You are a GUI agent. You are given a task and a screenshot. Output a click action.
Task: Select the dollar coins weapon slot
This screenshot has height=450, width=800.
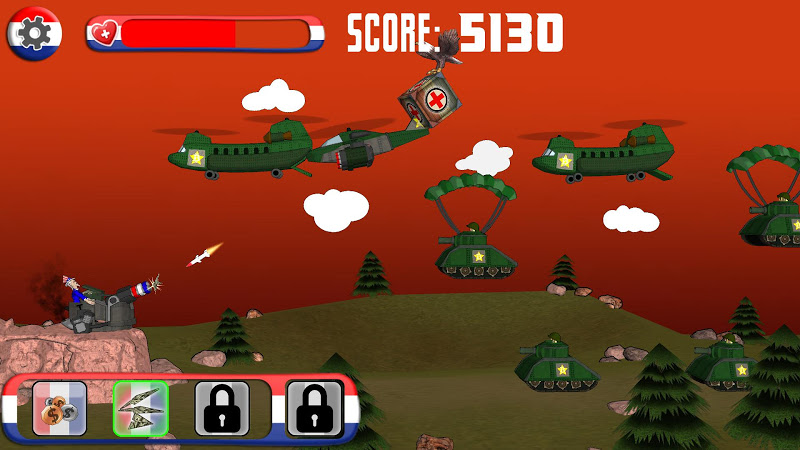pos(60,408)
